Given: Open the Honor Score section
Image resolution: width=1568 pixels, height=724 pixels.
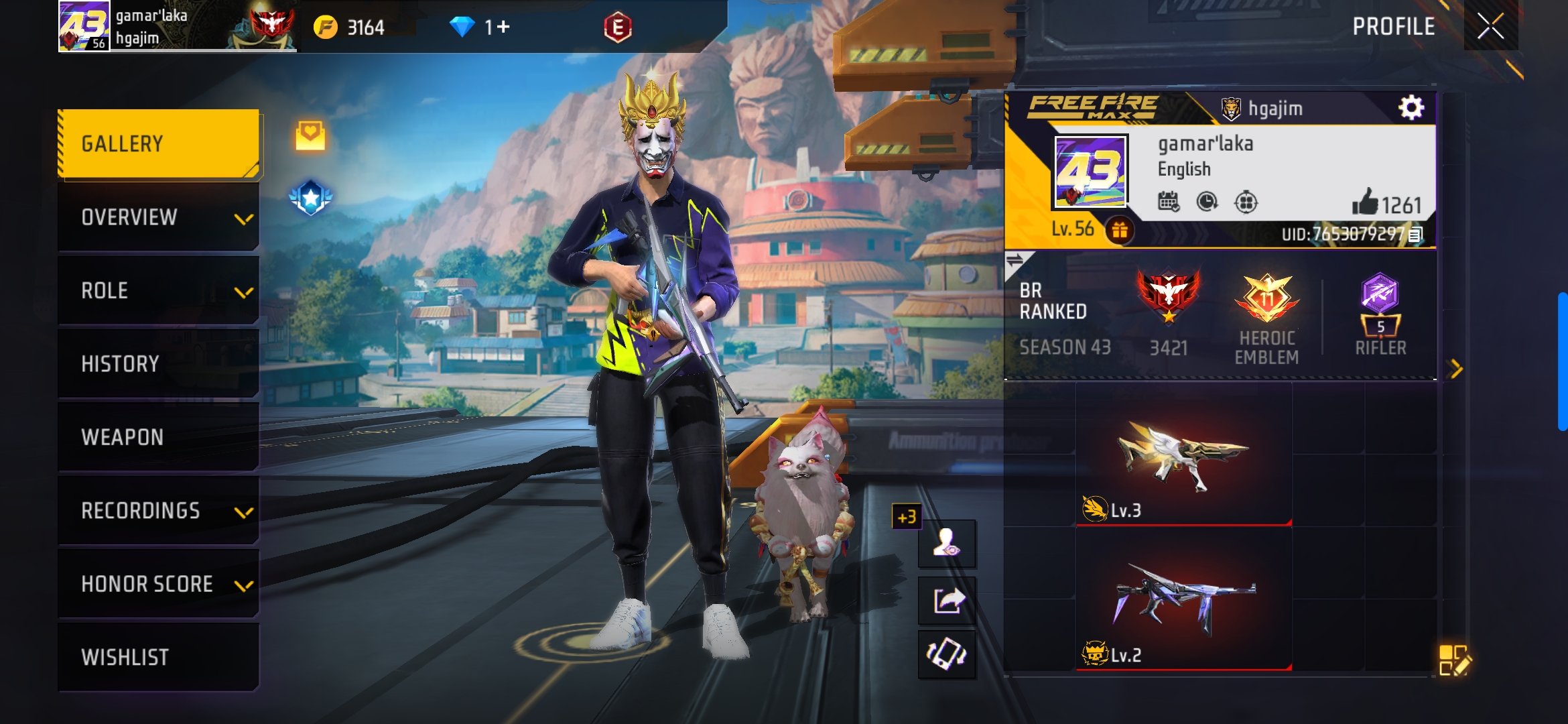Looking at the screenshot, I should 159,584.
